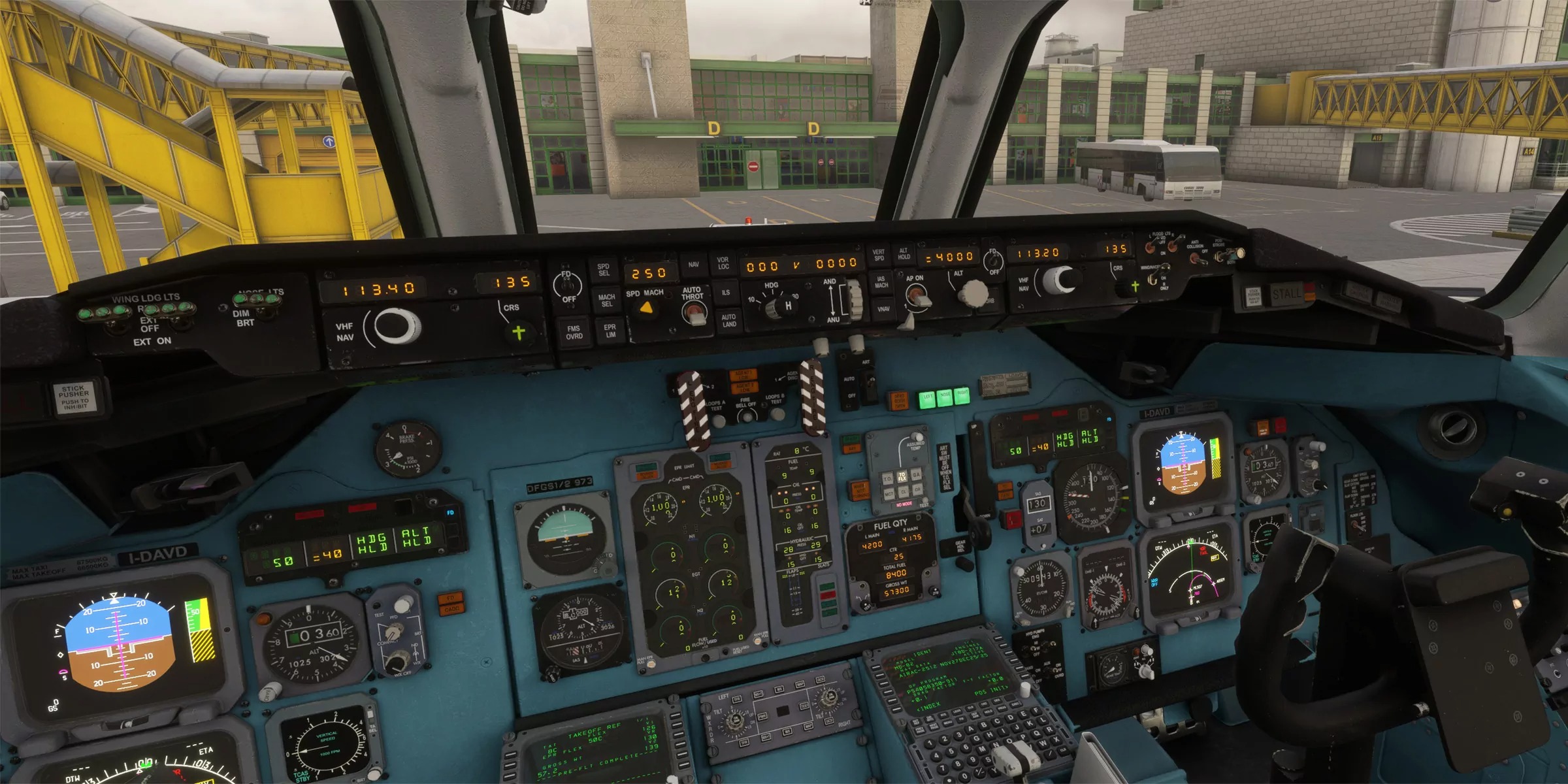Image resolution: width=1568 pixels, height=784 pixels.
Task: Arm the ILS approach button
Action: tap(726, 293)
